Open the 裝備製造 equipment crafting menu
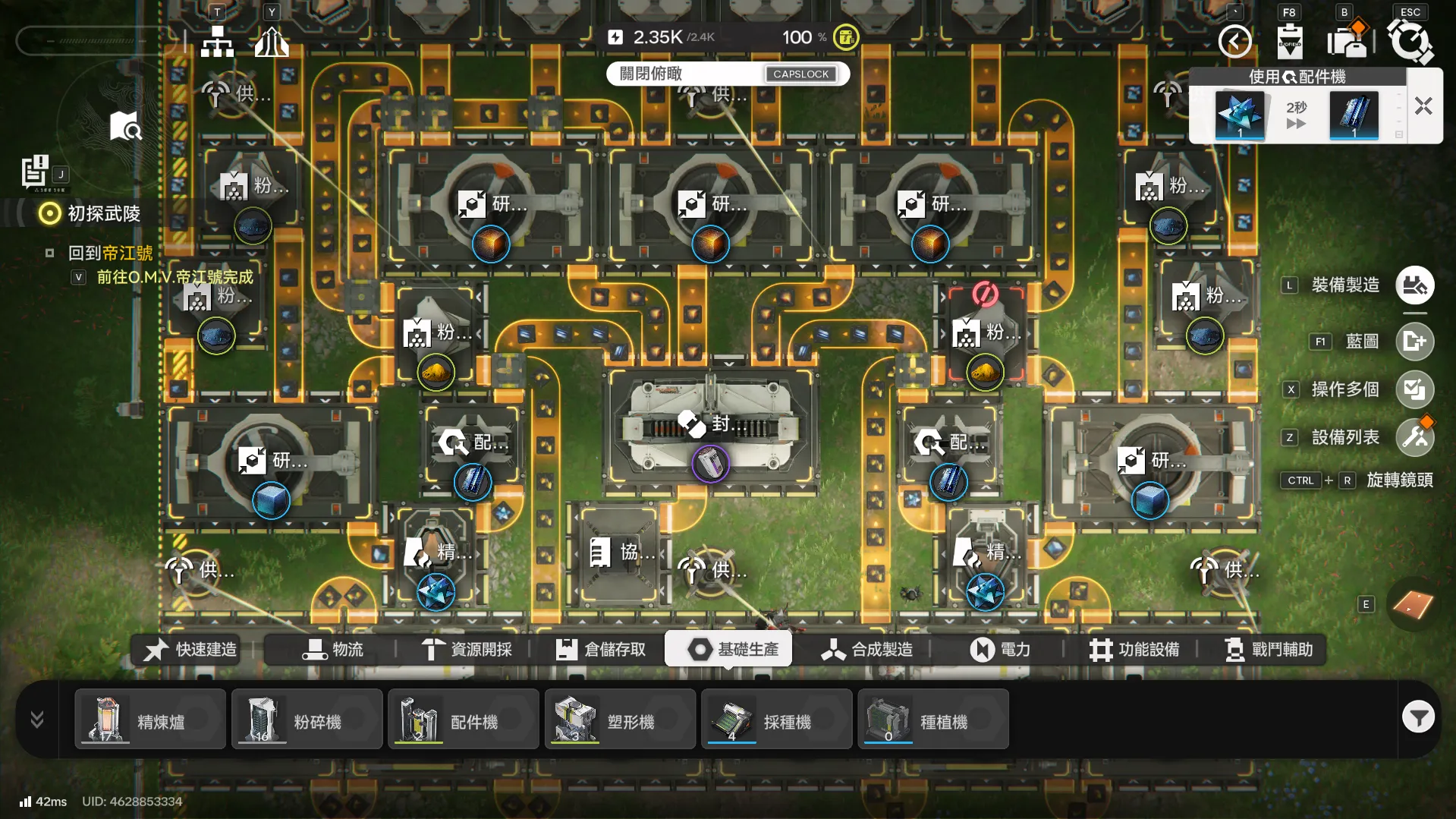Viewport: 1456px width, 819px height. tap(1414, 285)
